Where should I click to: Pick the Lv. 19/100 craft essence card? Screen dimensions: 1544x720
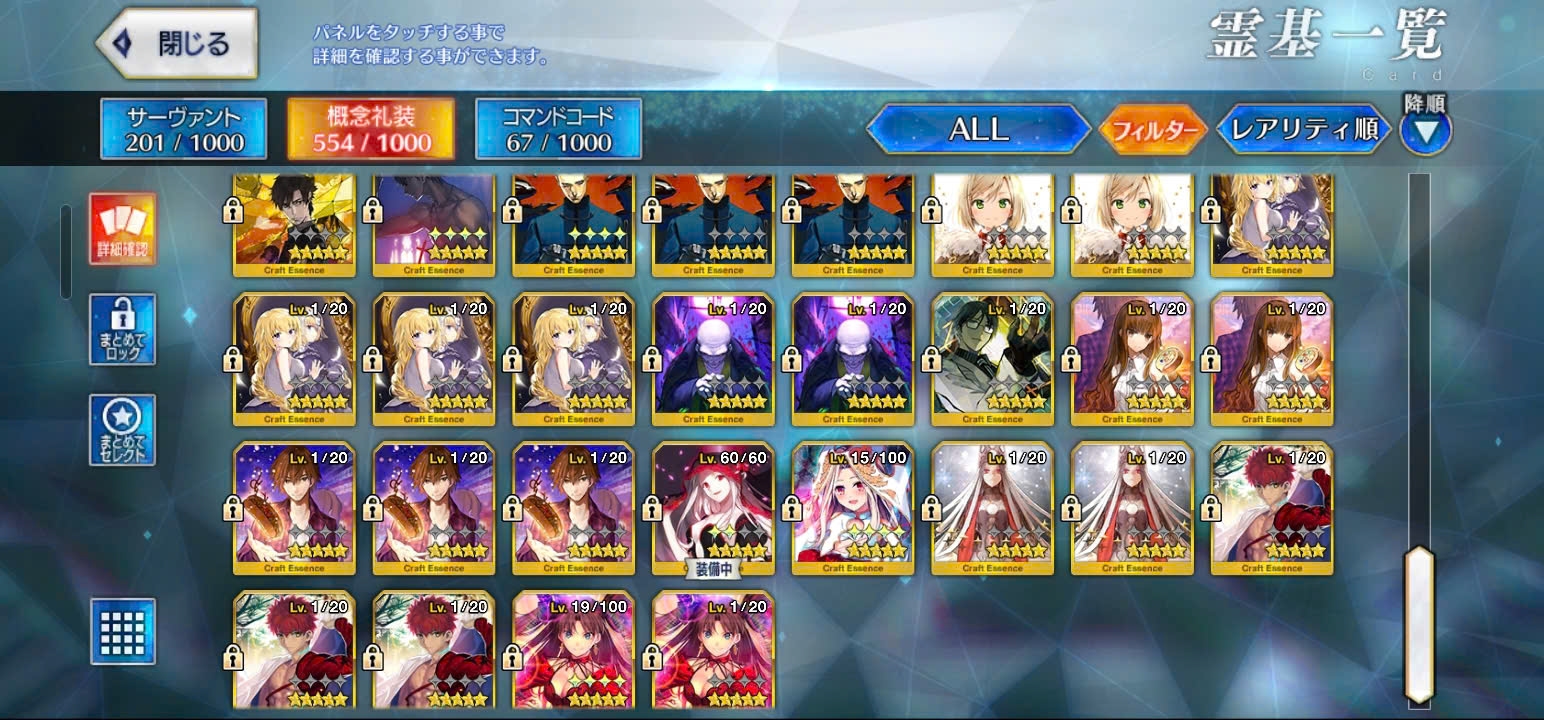click(573, 650)
